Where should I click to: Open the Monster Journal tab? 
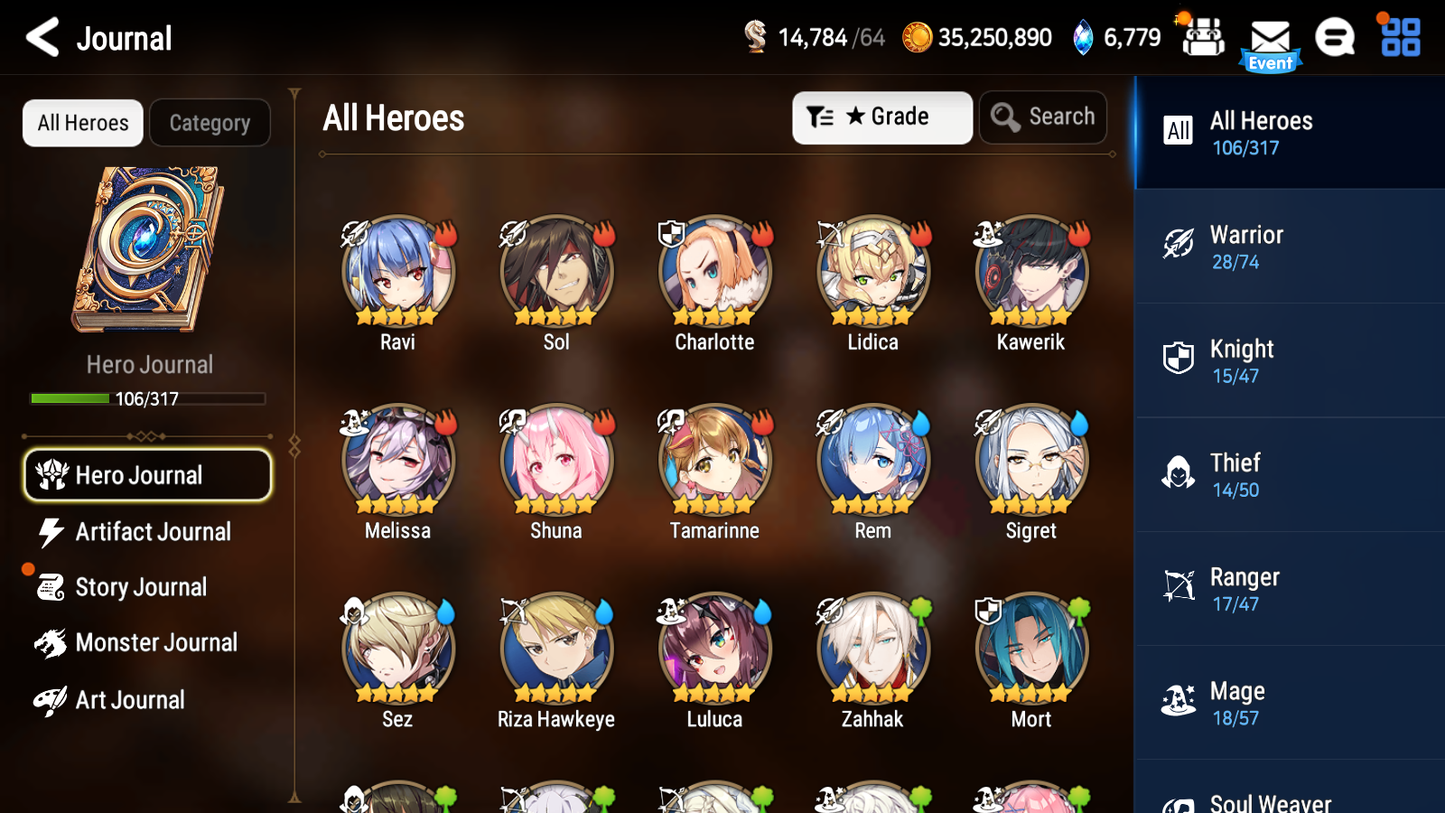pyautogui.click(x=157, y=643)
